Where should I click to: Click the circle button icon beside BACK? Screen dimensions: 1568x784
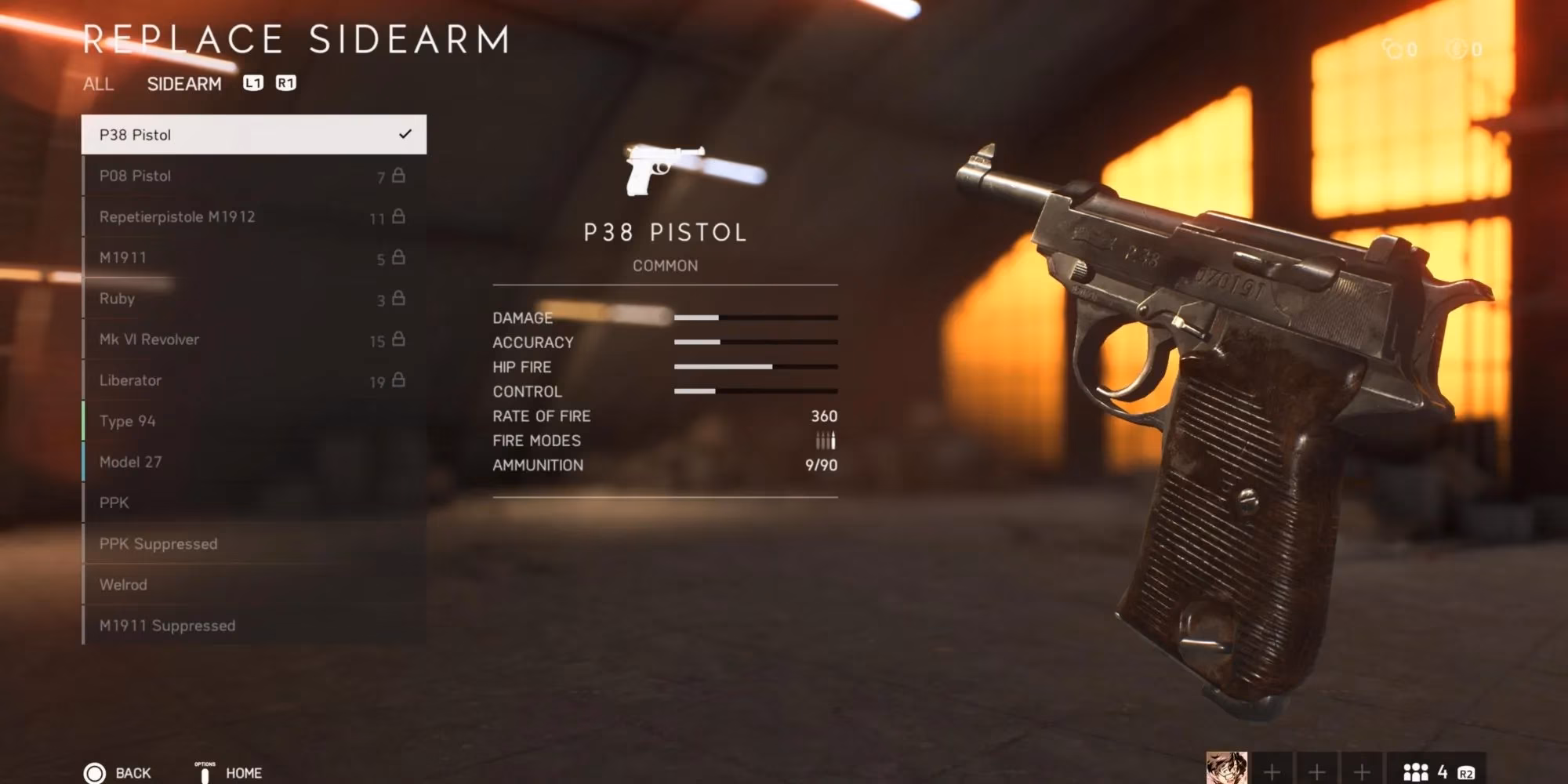click(94, 771)
